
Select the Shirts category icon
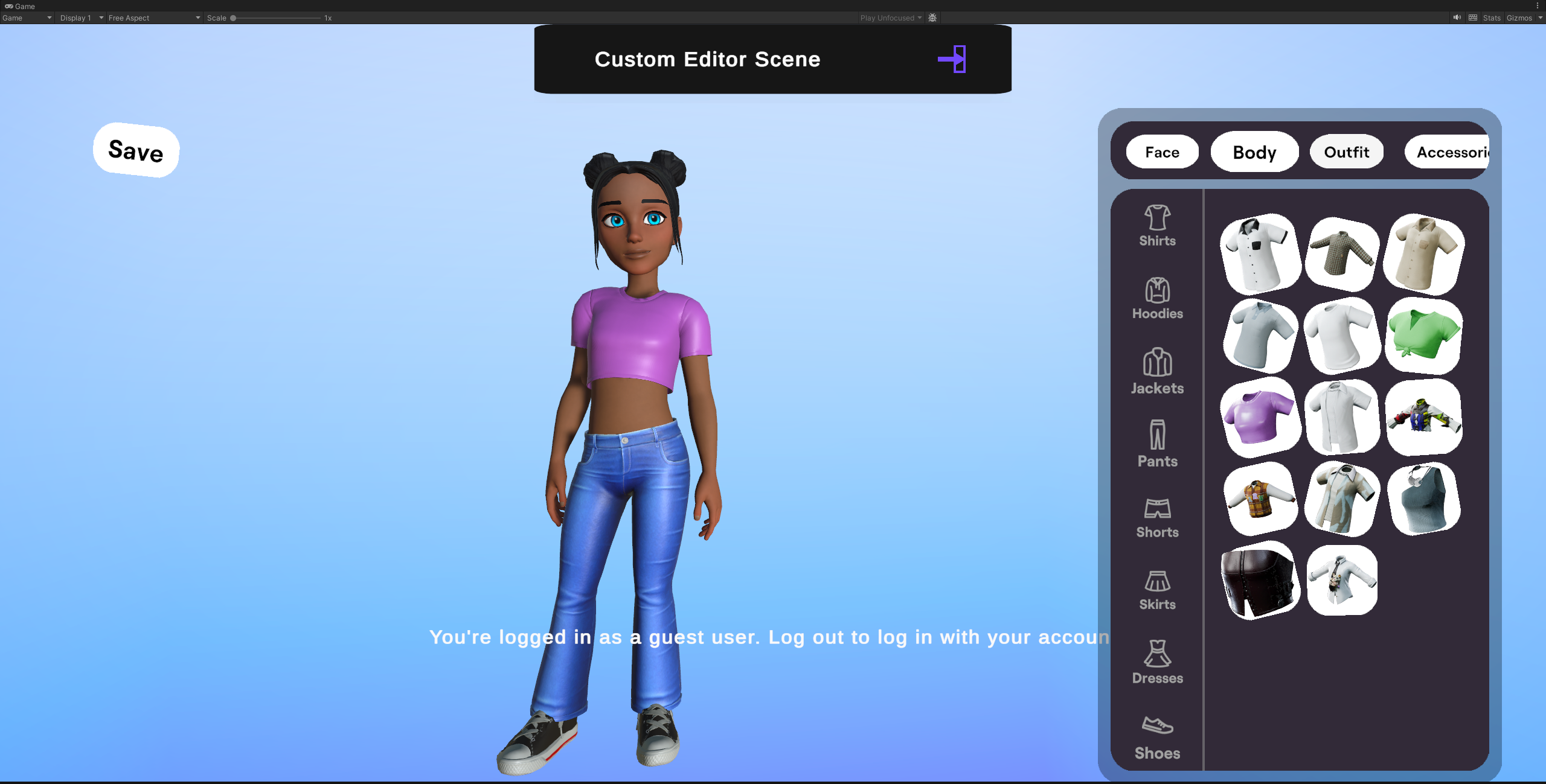pos(1156,226)
